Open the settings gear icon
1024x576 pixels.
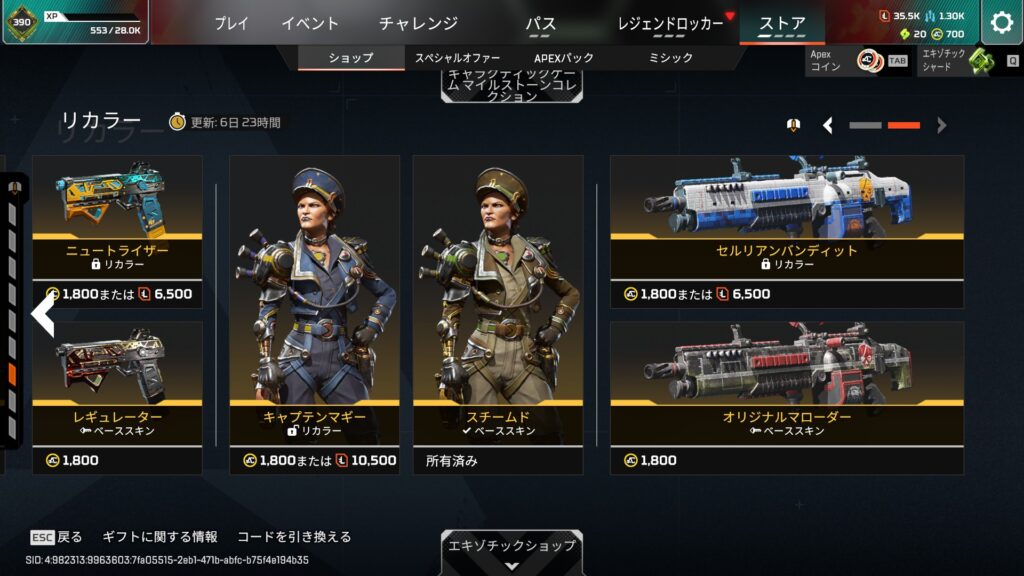pyautogui.click(x=1001, y=23)
